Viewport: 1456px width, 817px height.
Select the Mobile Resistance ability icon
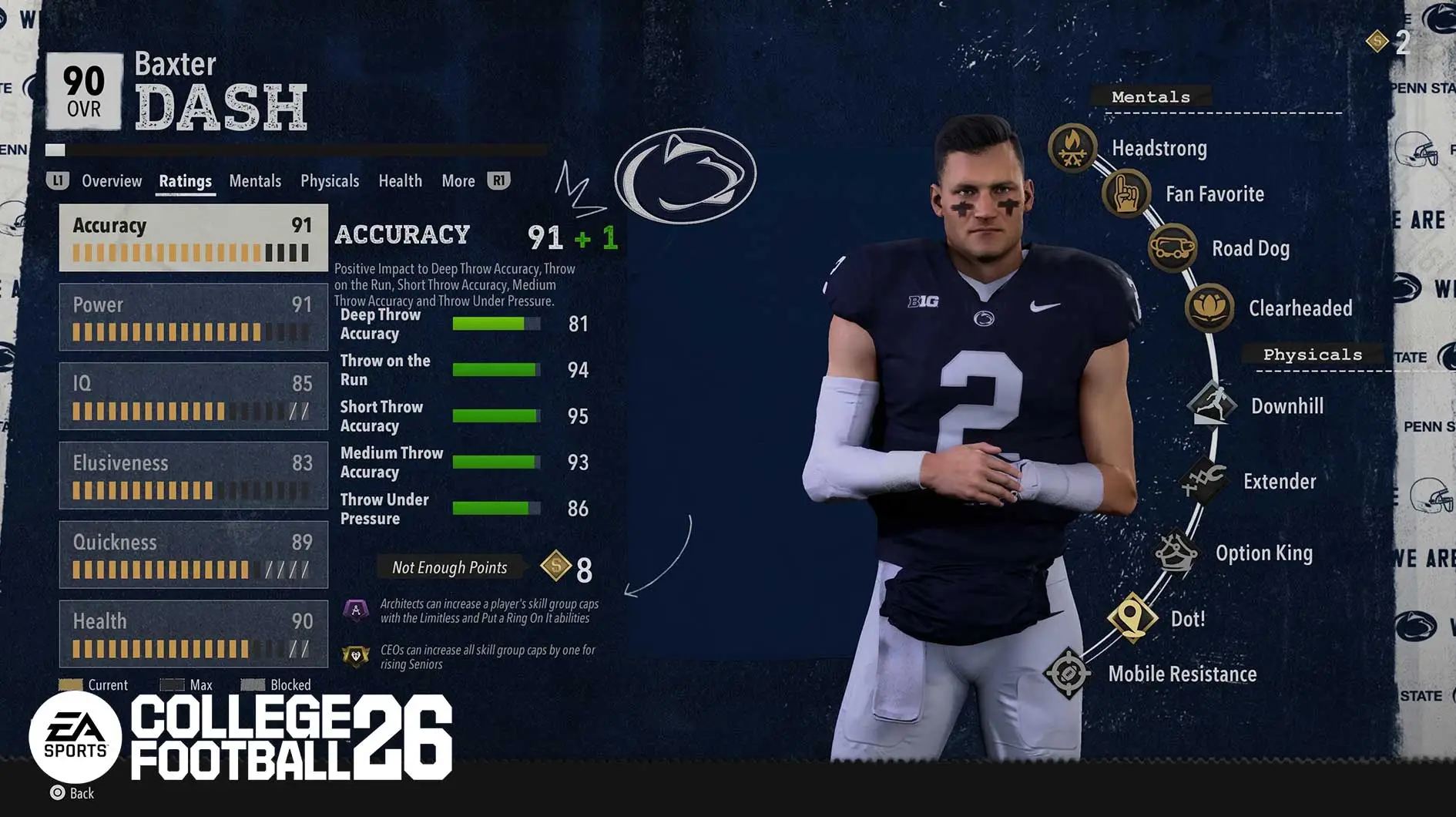[1068, 674]
